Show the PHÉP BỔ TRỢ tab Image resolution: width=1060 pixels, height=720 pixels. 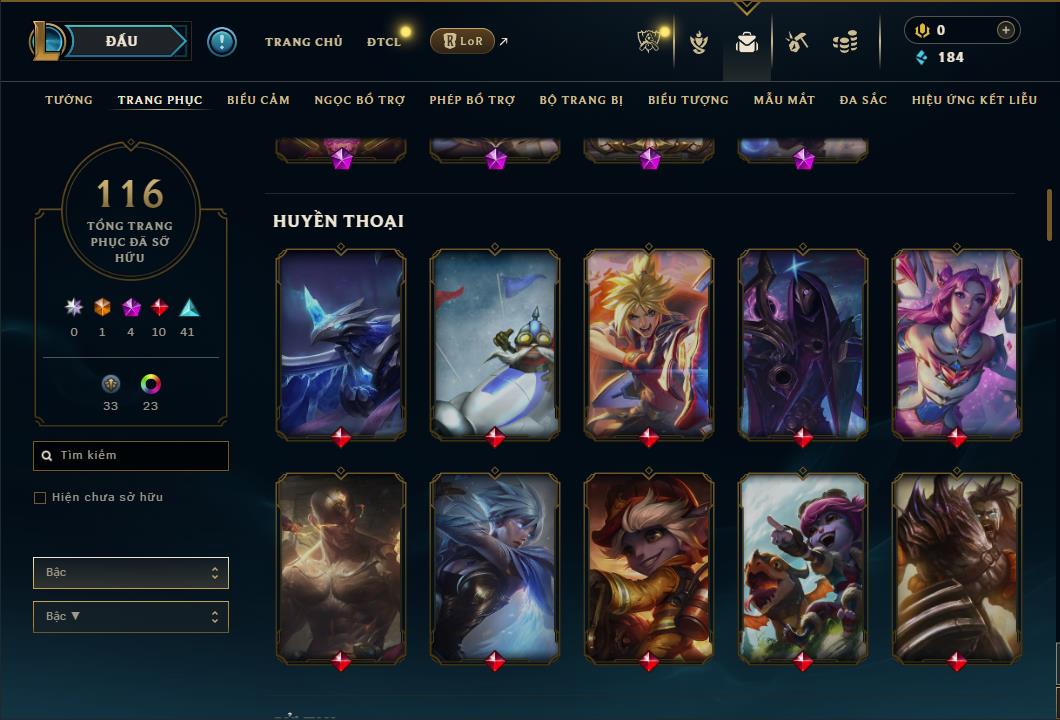472,100
